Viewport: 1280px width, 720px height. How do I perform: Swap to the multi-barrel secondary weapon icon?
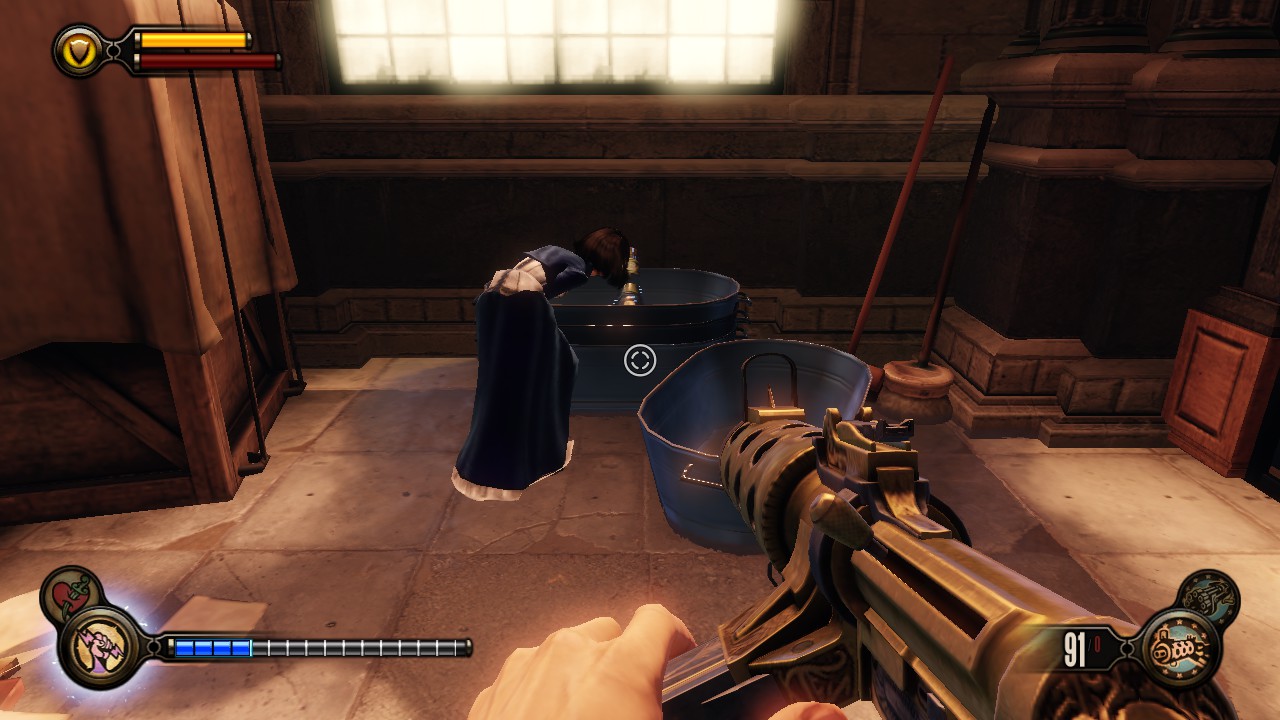[1209, 597]
